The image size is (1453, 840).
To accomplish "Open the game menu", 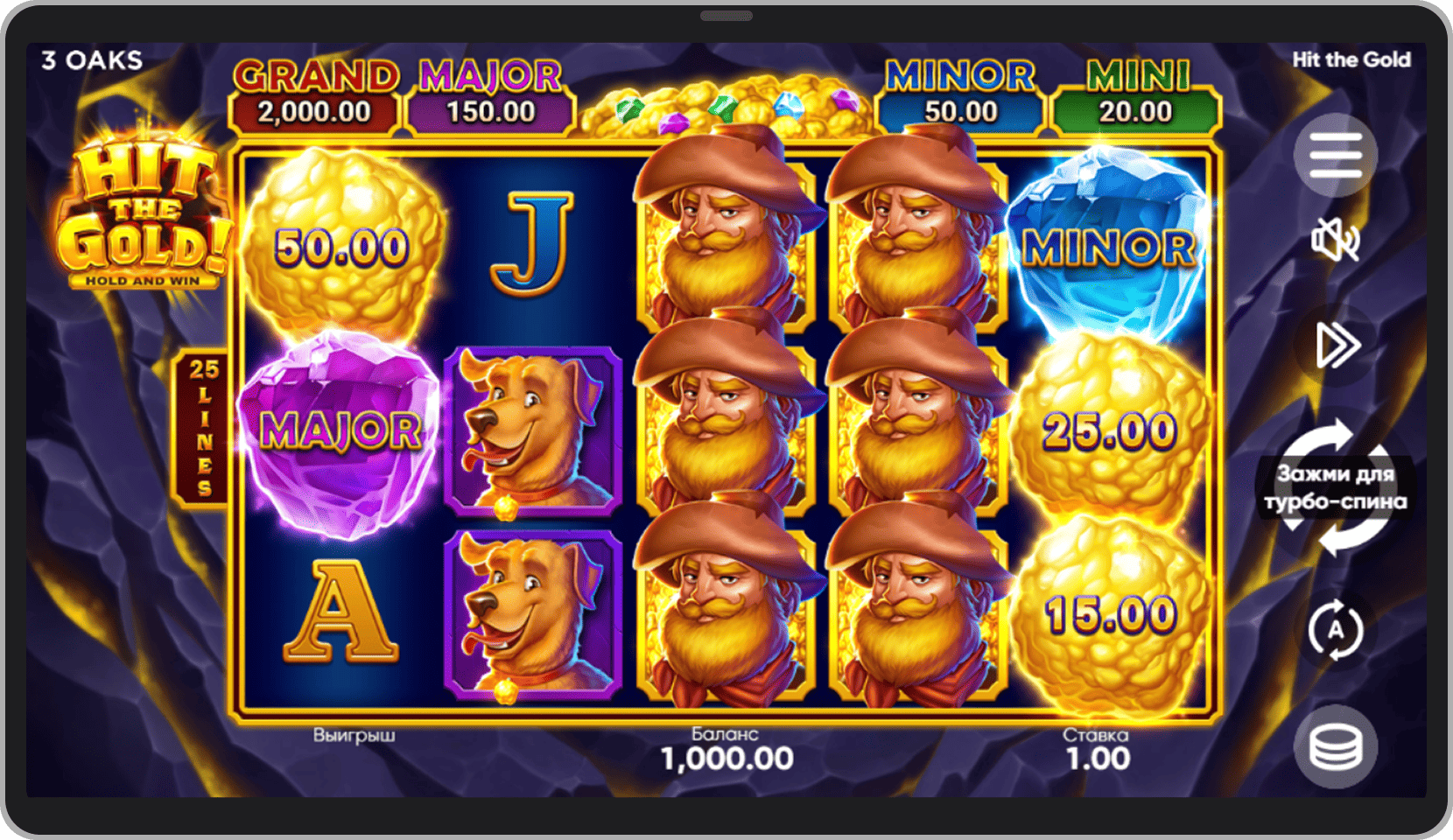I will [1334, 154].
